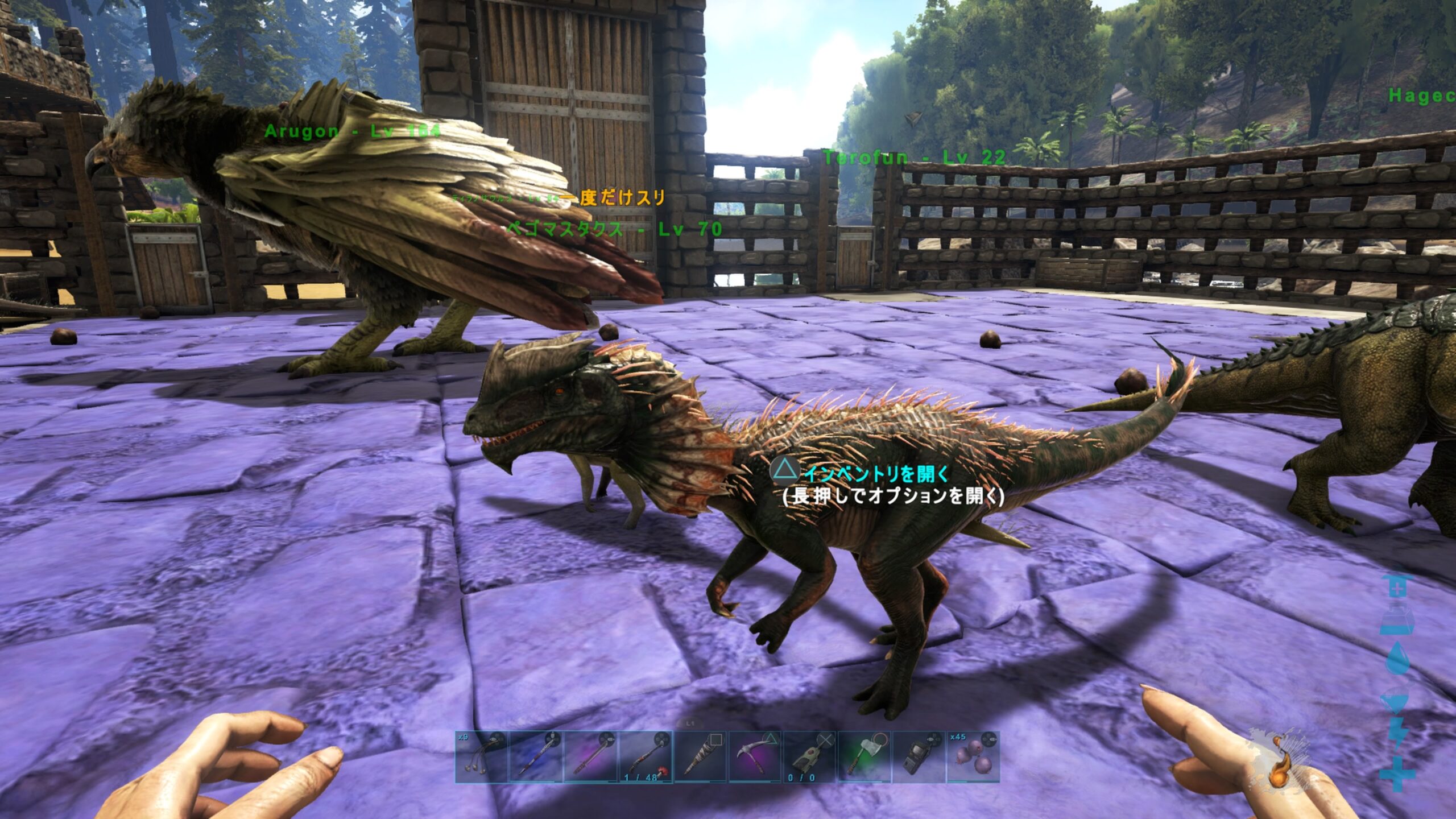Viewport: 1456px width, 819px height.
Task: Select the bola slot with x9 count
Action: [x=481, y=757]
